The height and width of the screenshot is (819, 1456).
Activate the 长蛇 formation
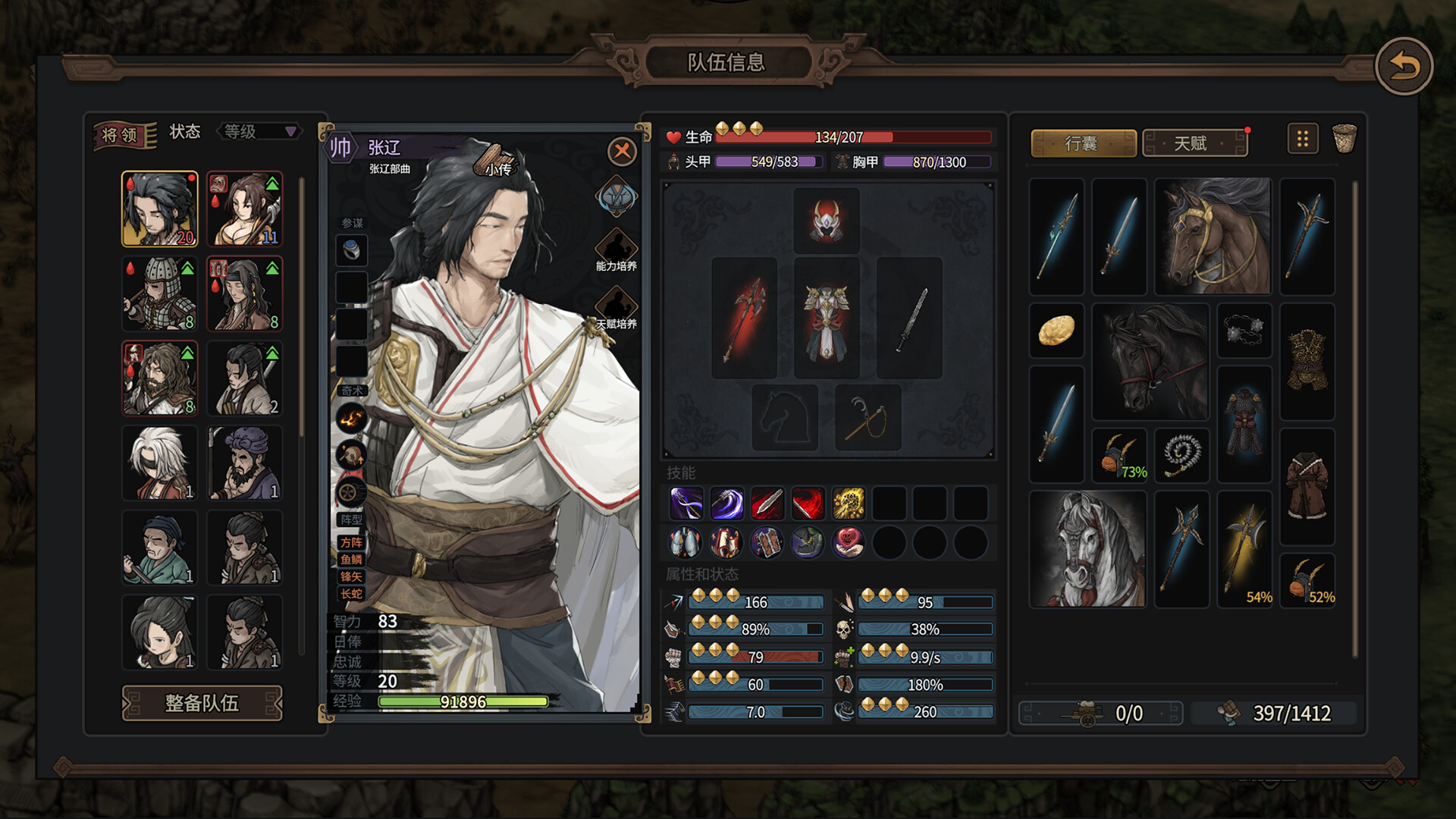pos(350,594)
